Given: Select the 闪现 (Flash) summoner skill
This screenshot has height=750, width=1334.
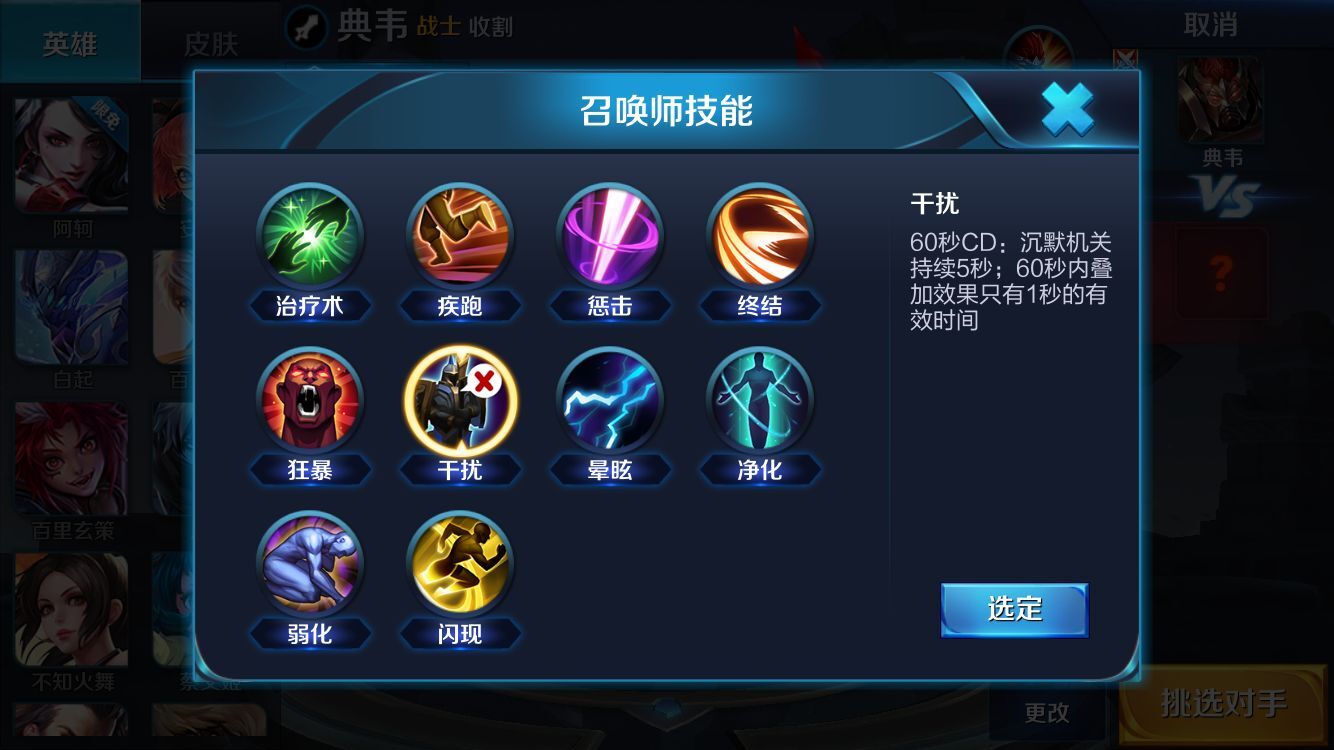Looking at the screenshot, I should coord(460,562).
